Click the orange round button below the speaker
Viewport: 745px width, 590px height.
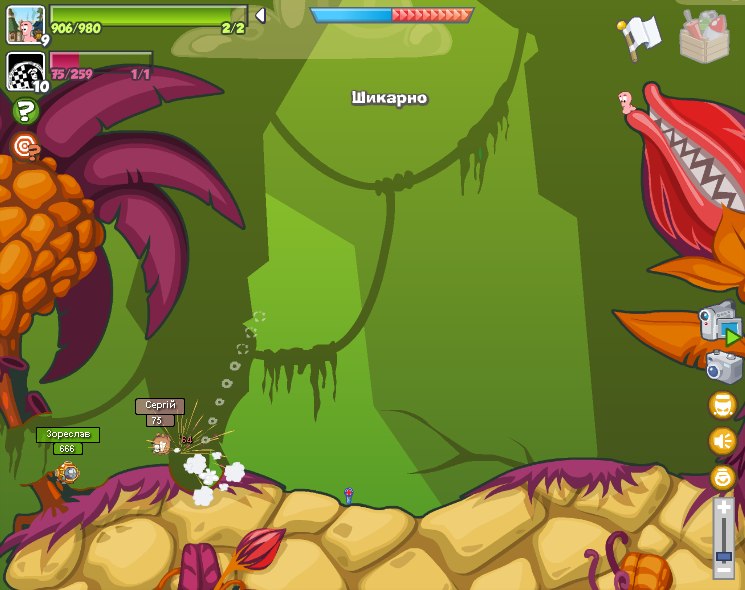722,477
